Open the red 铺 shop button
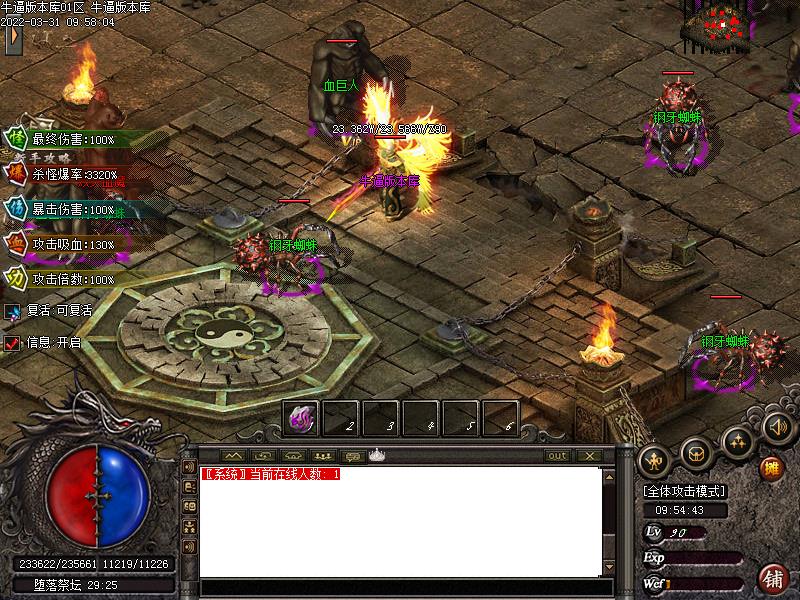 [773, 578]
